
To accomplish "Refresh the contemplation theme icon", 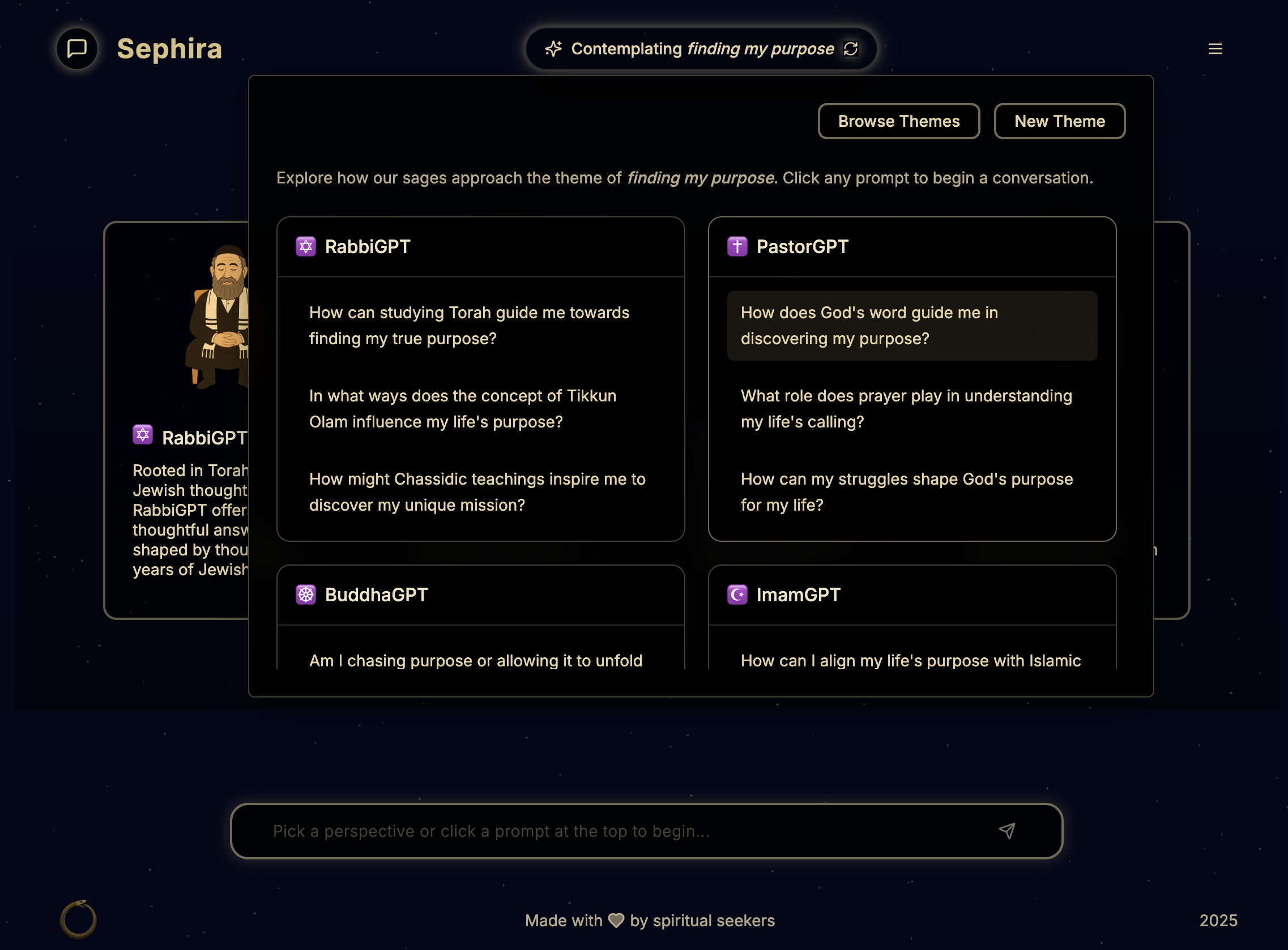I will (x=850, y=49).
